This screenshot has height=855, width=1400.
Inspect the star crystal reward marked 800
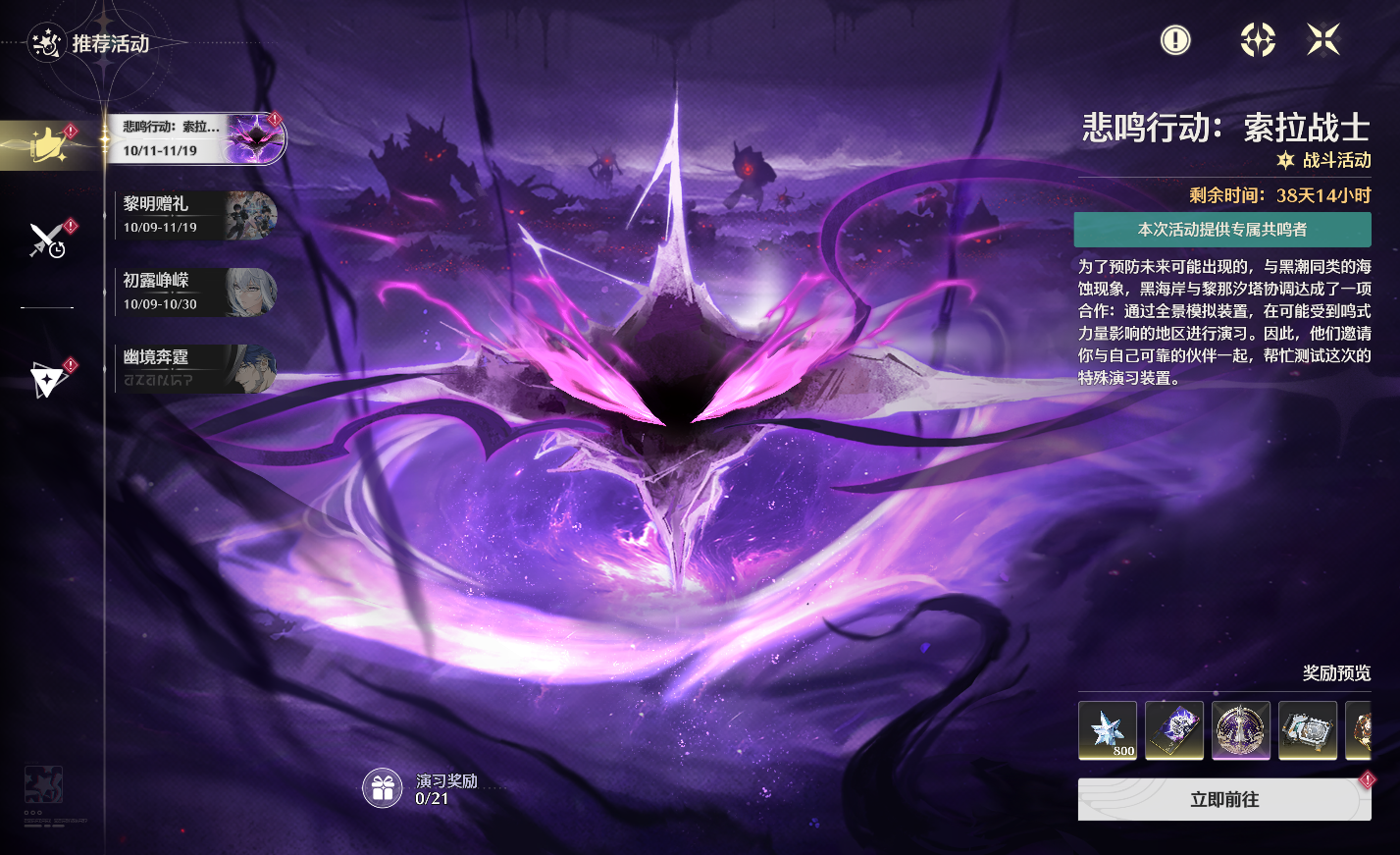click(1108, 730)
